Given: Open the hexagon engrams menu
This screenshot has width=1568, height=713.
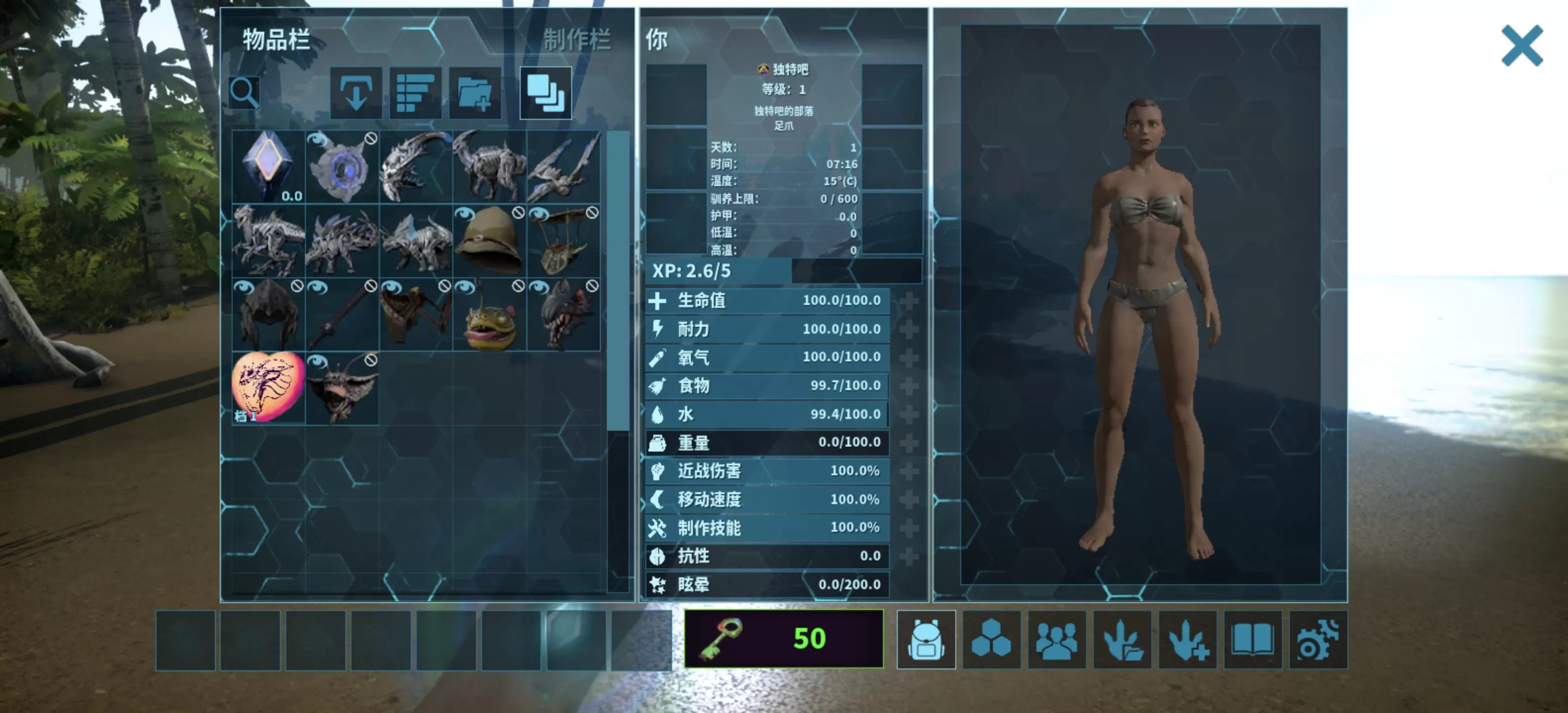Looking at the screenshot, I should (991, 640).
